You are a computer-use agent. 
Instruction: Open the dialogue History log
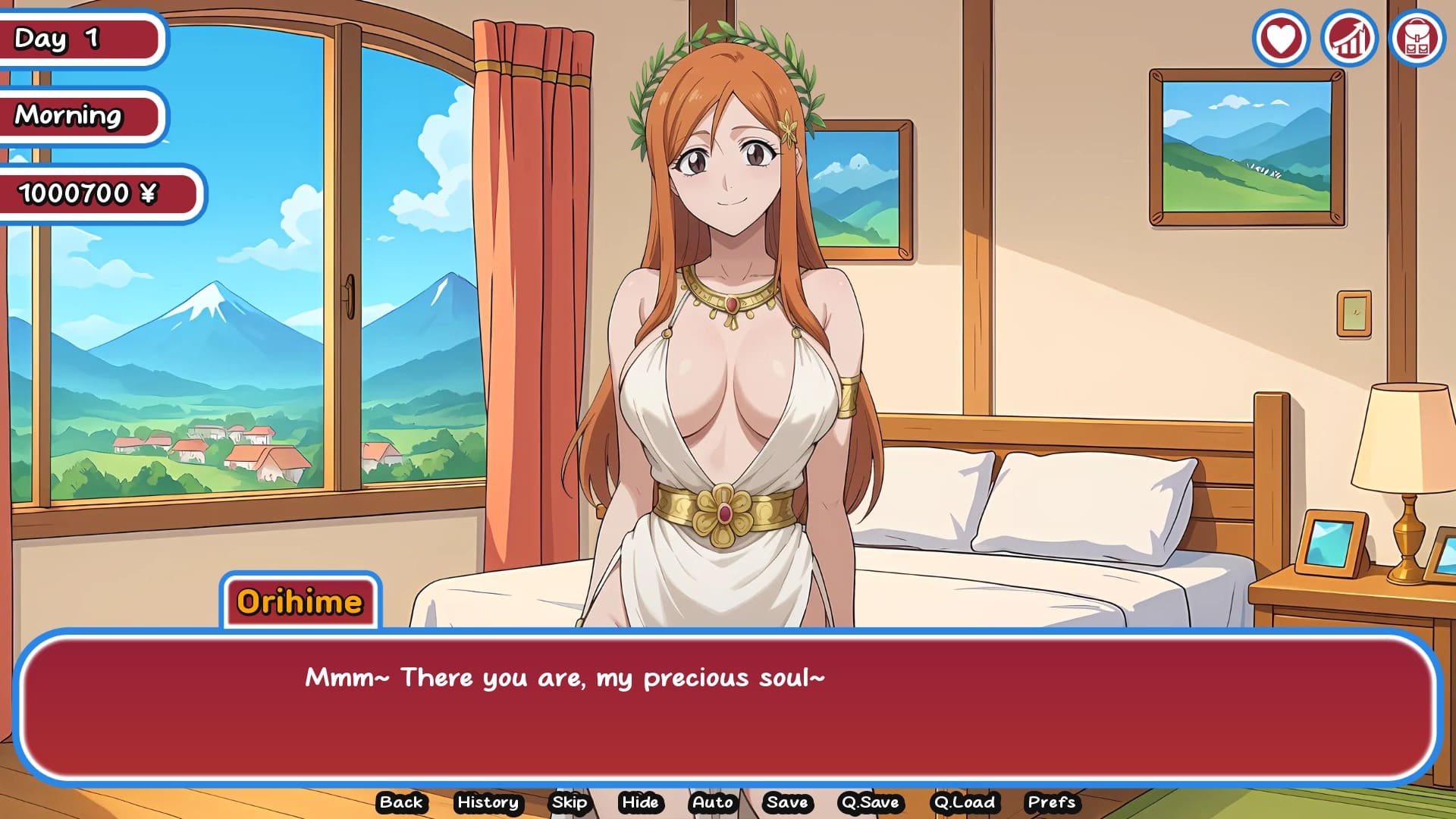coord(488,802)
